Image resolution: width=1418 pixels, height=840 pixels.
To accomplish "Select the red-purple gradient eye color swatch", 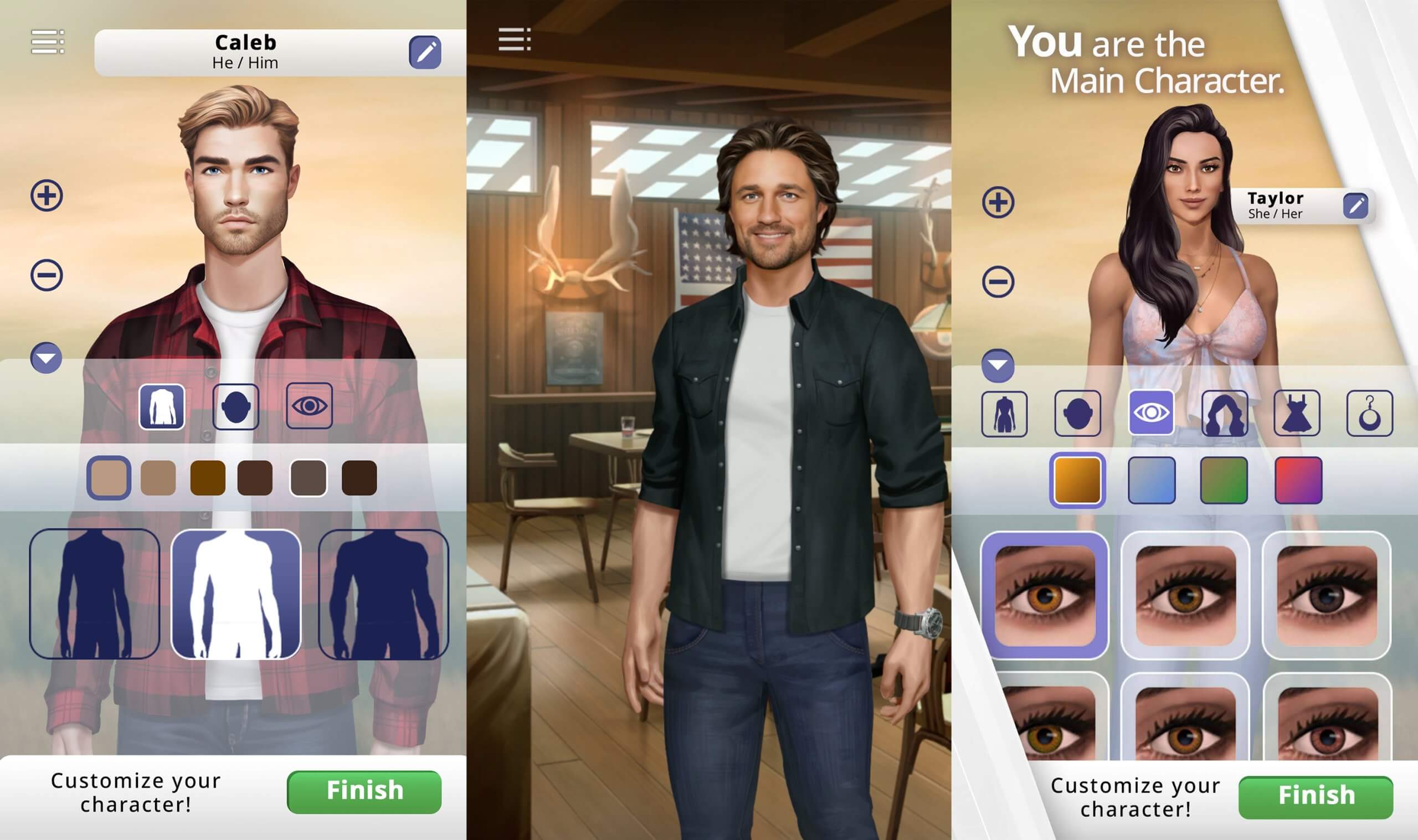I will click(1298, 481).
